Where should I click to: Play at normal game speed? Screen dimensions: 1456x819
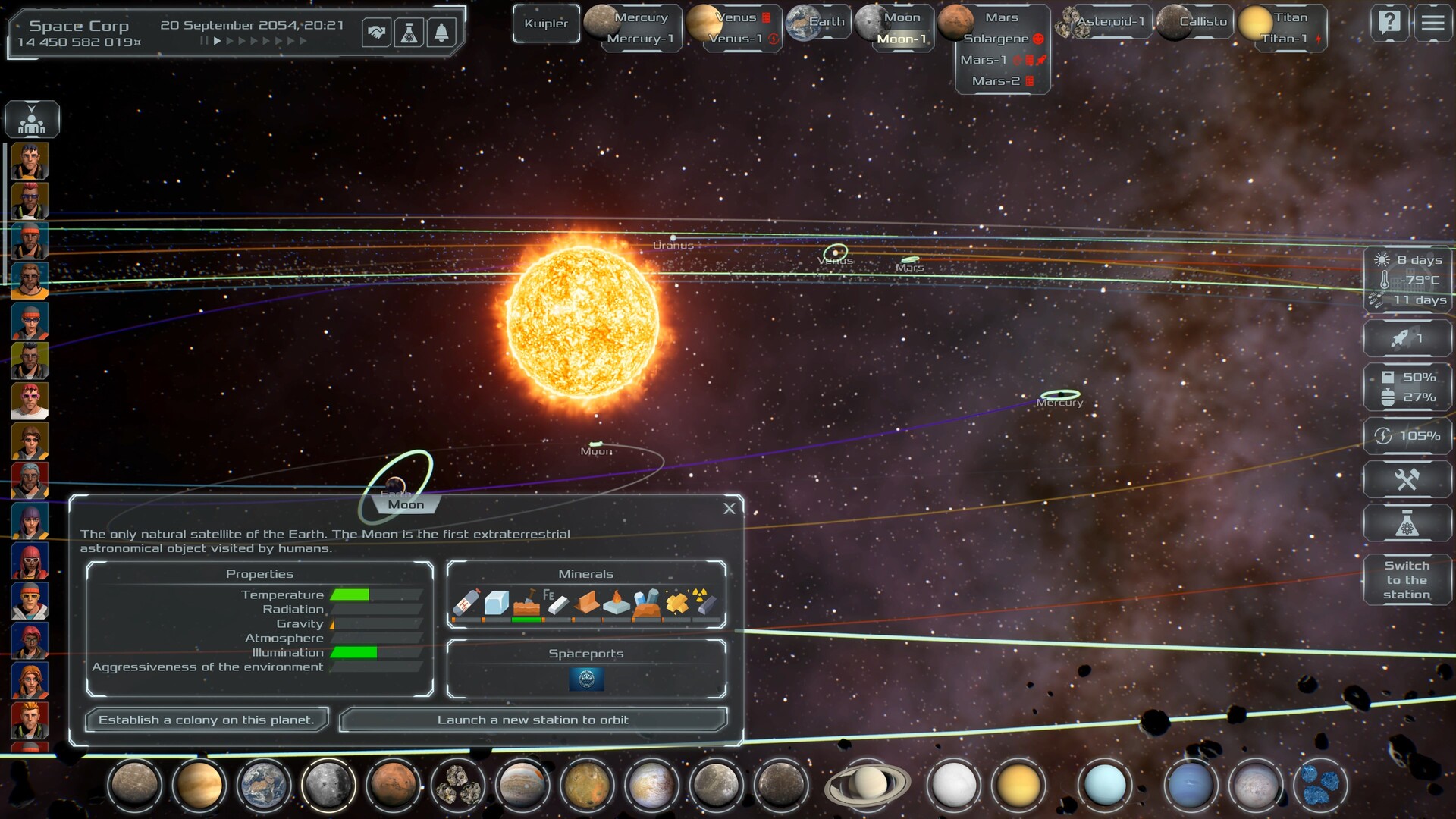[x=218, y=41]
